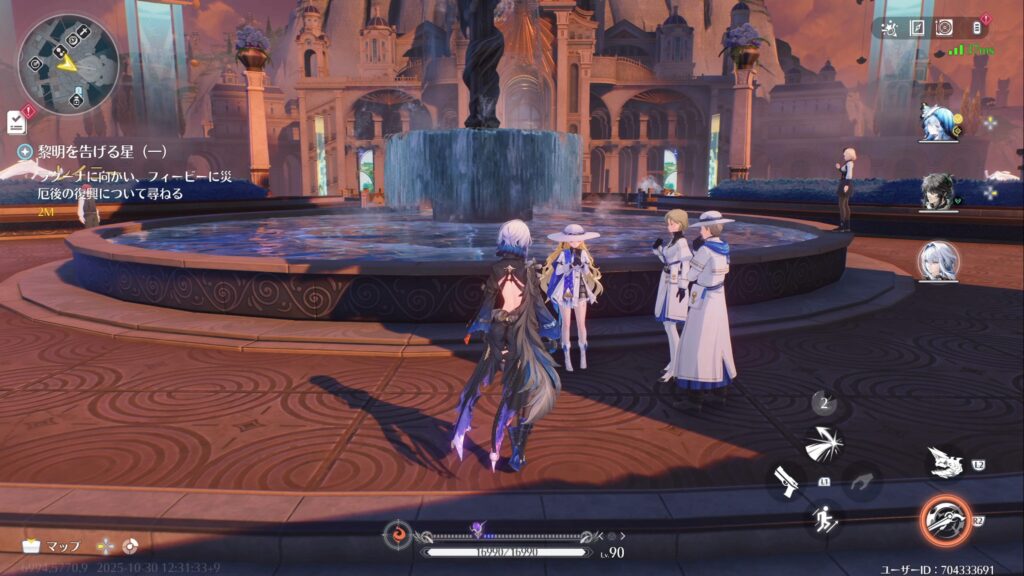Switch to the dark-haired party member
The width and height of the screenshot is (1024, 576).
pyautogui.click(x=938, y=191)
